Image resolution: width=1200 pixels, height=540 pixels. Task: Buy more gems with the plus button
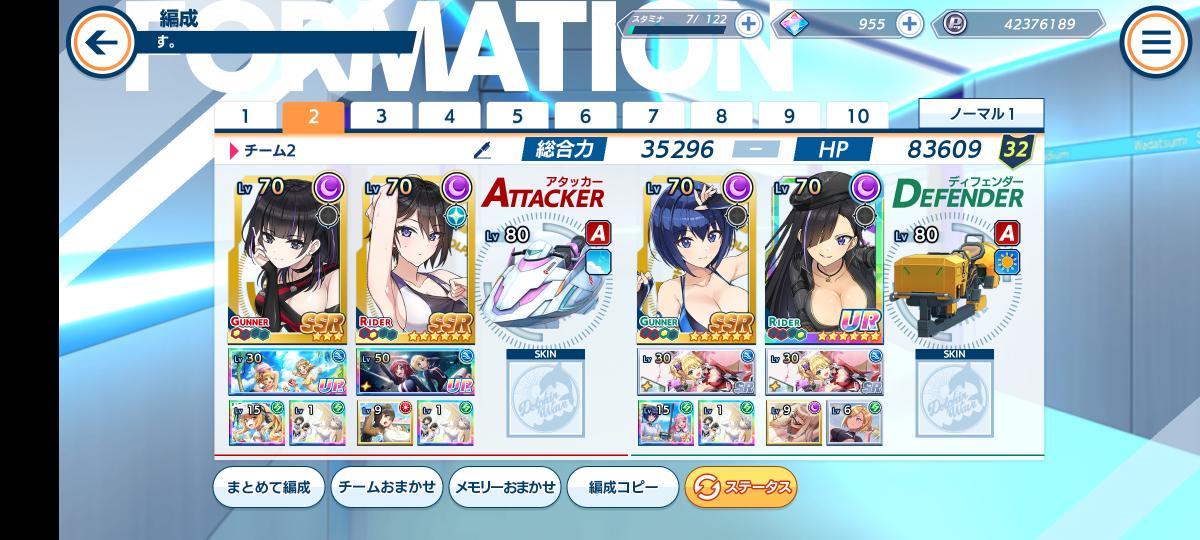click(909, 24)
